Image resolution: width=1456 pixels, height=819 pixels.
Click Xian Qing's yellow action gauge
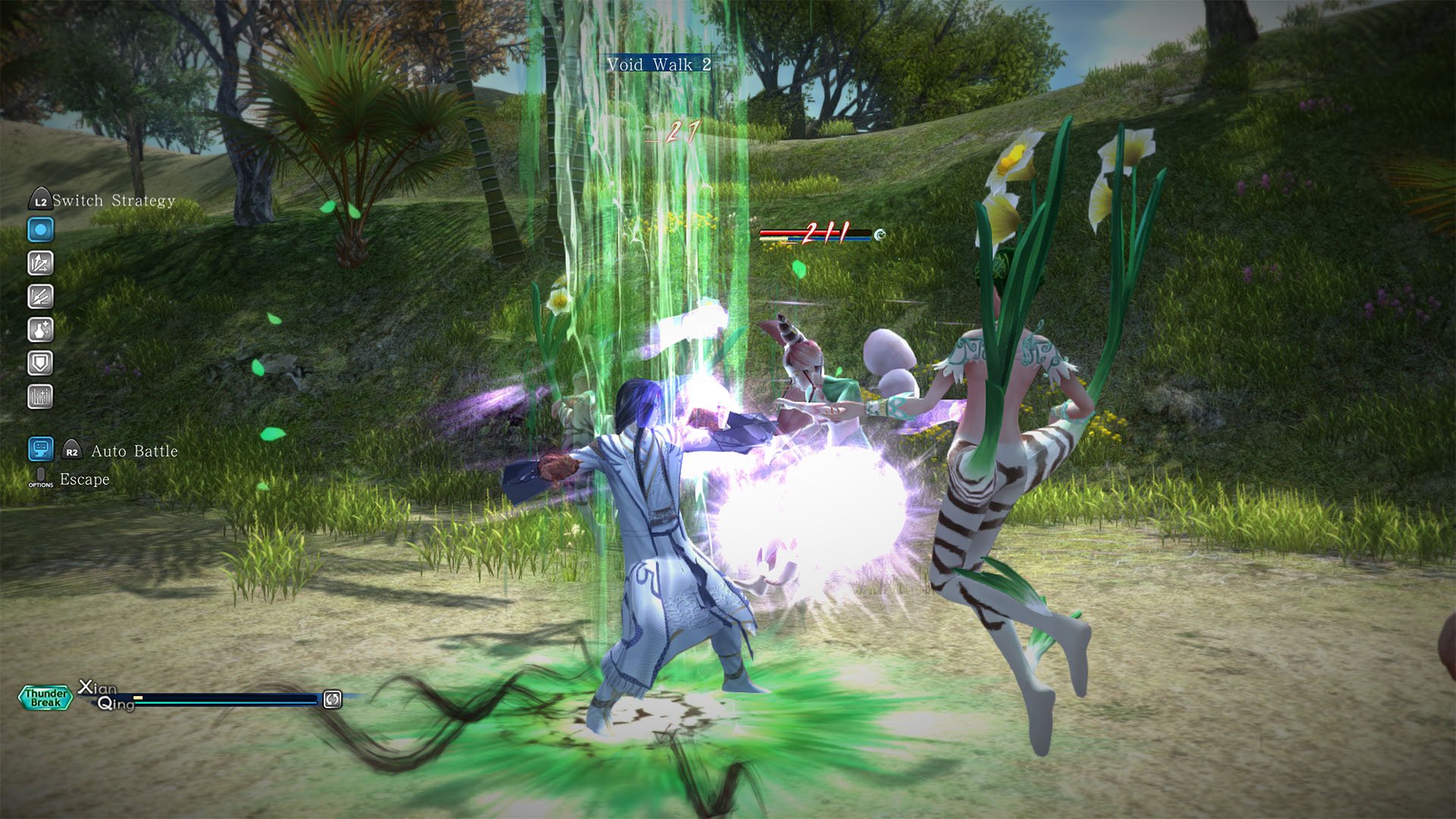click(138, 698)
